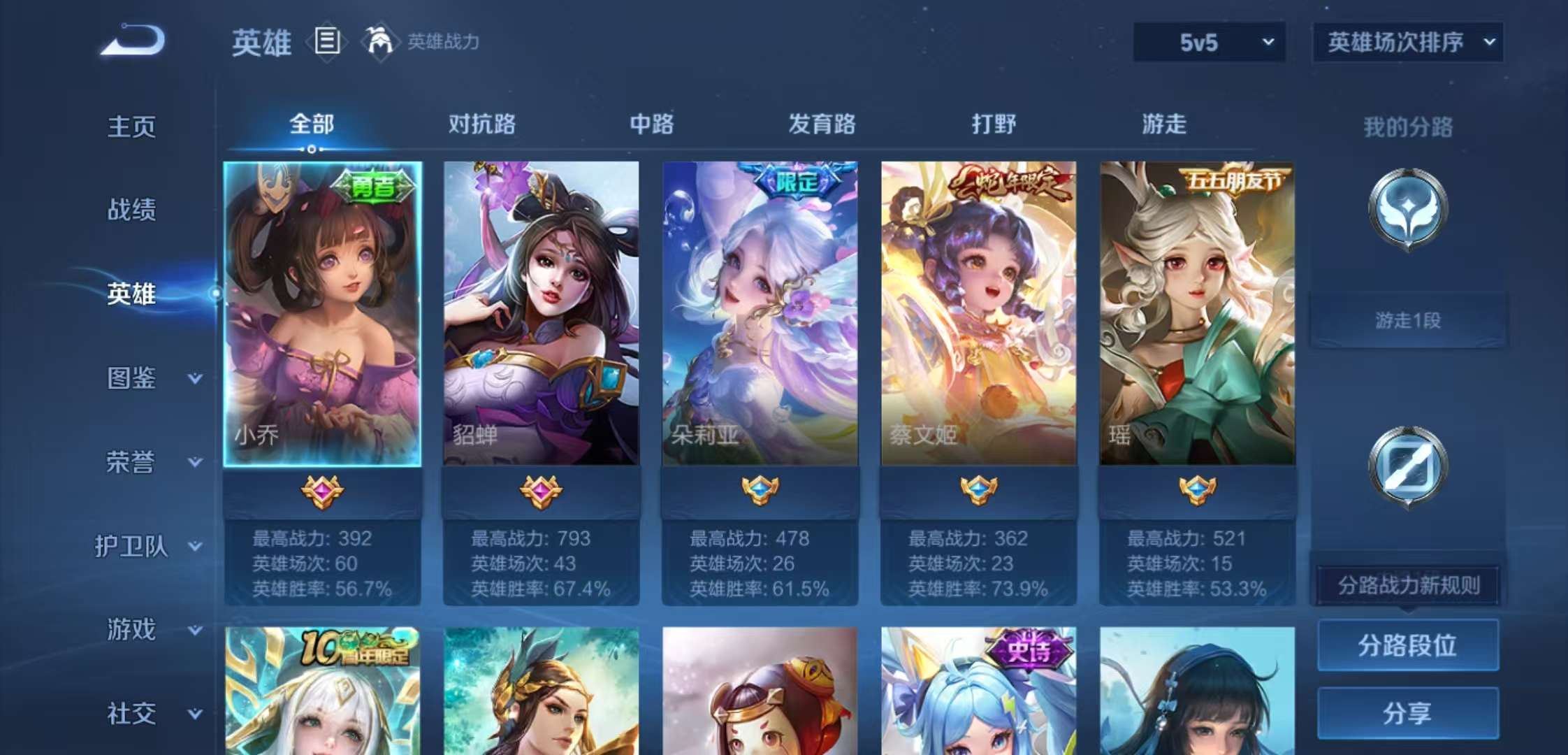Screen dimensions: 1568x755
Task: Open the 5v5 mode dropdown
Action: click(1208, 42)
